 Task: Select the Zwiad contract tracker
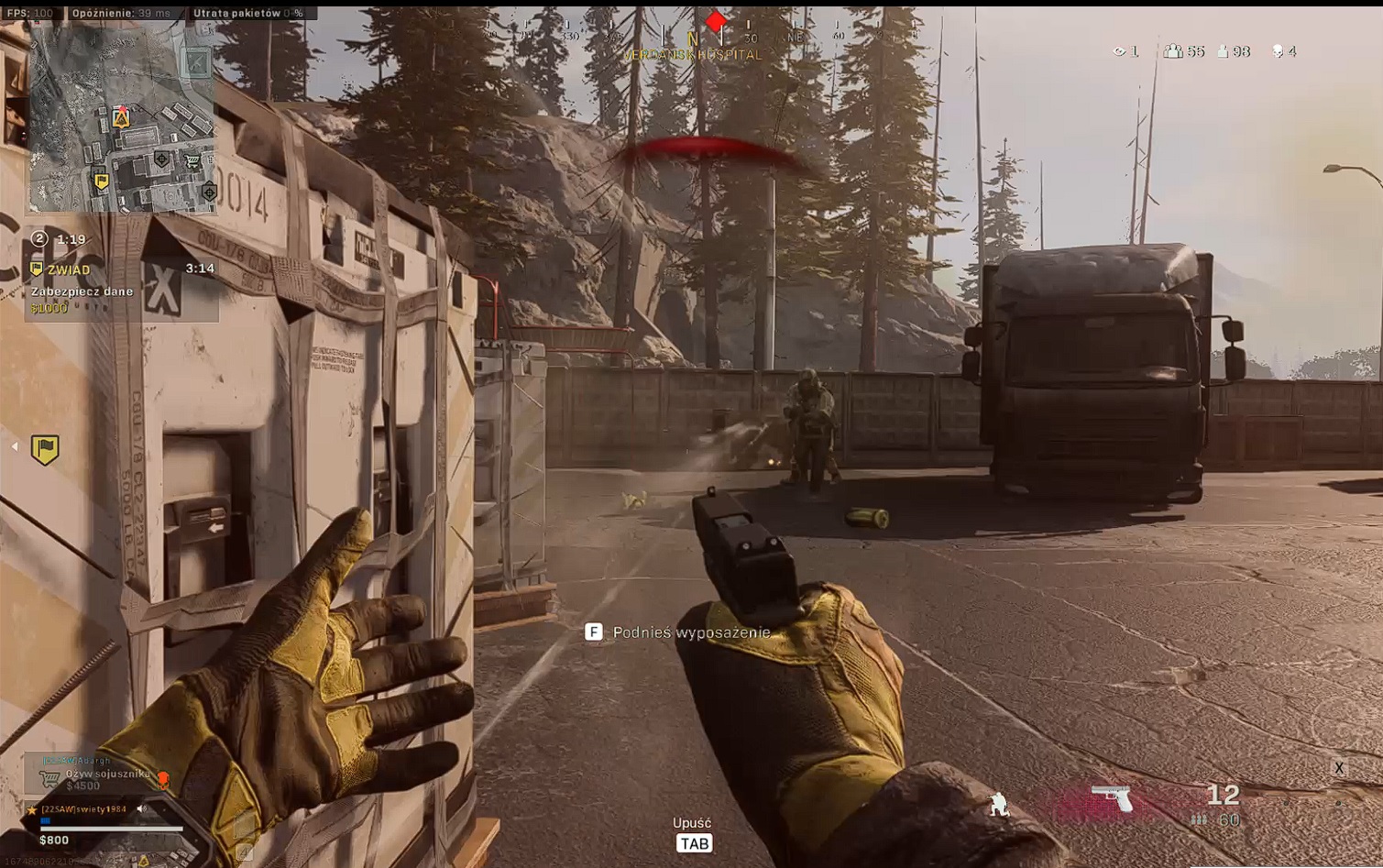coord(70,269)
